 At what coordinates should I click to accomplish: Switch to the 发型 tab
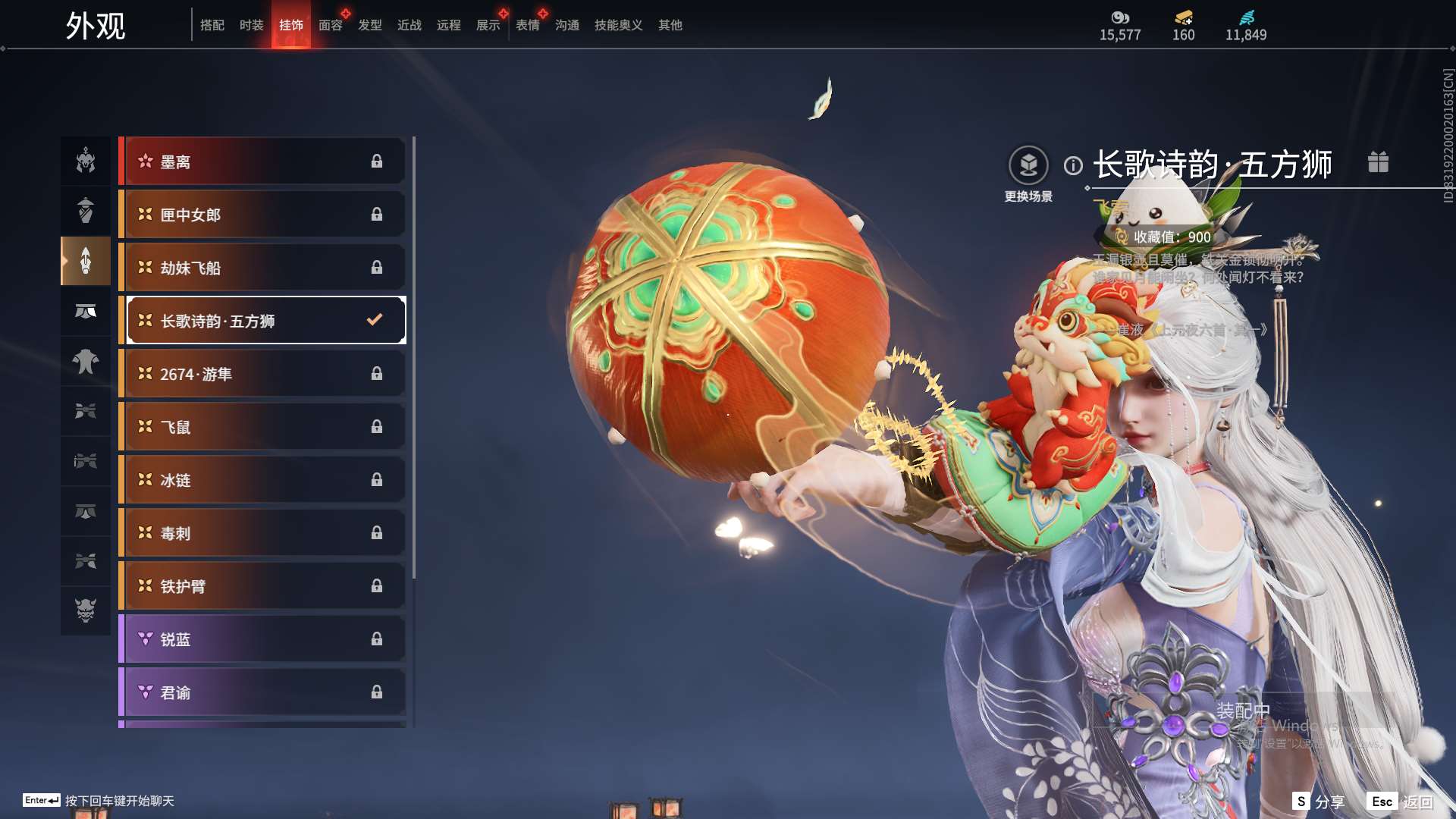pos(370,25)
